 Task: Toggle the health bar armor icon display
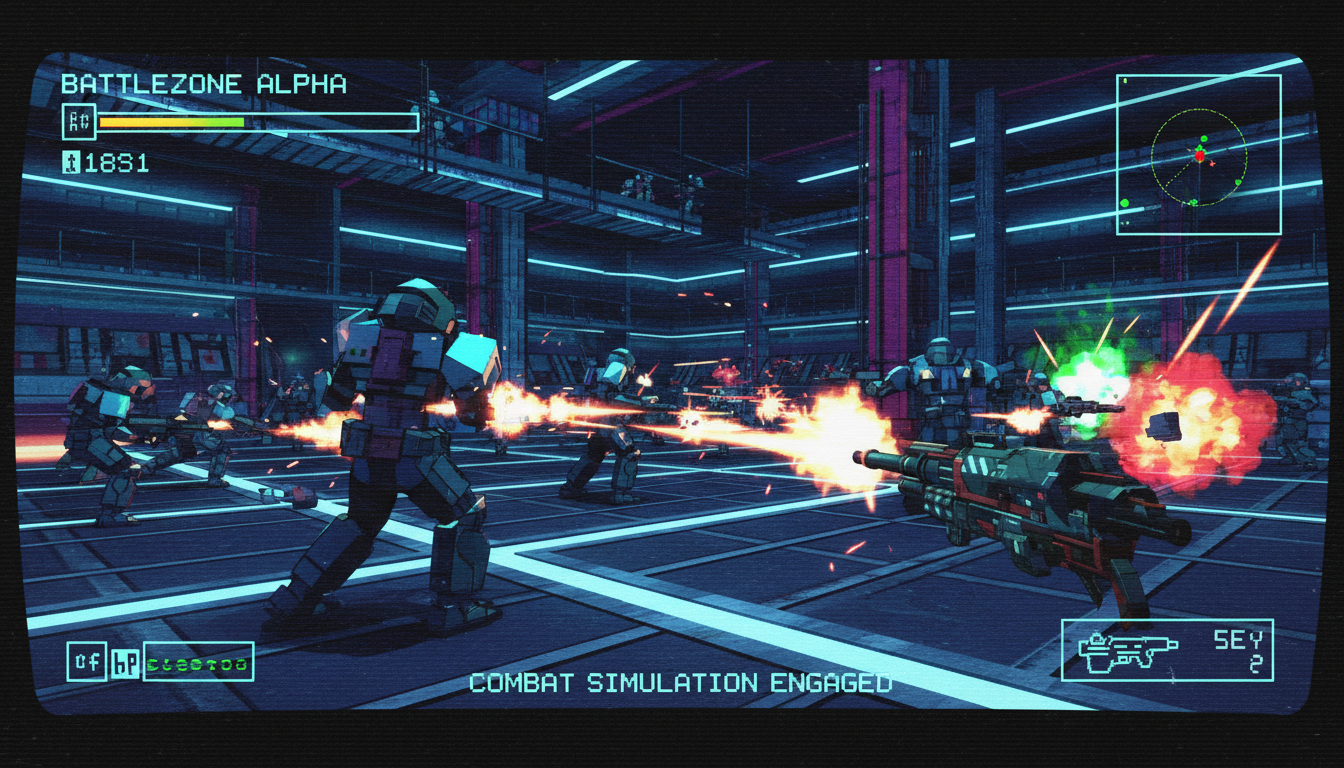click(80, 122)
